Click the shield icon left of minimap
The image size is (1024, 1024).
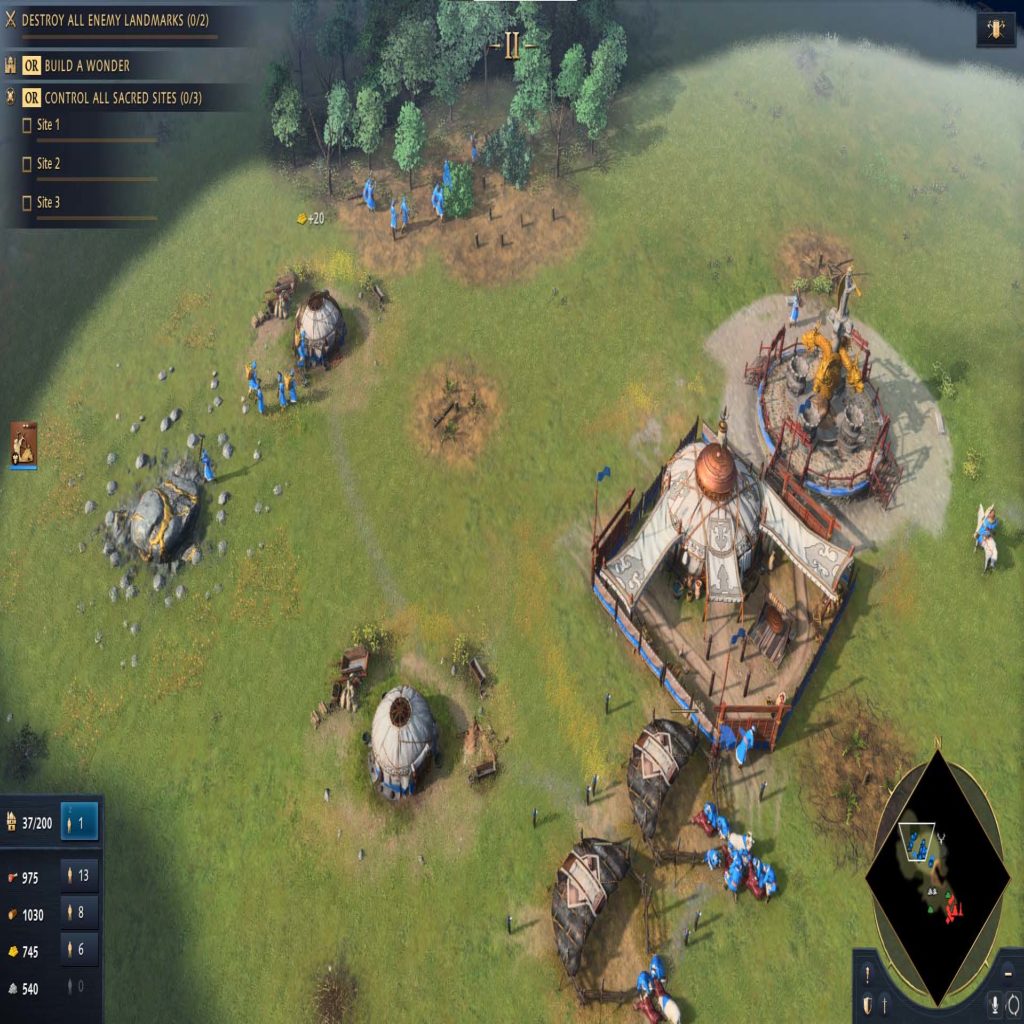point(867,1004)
